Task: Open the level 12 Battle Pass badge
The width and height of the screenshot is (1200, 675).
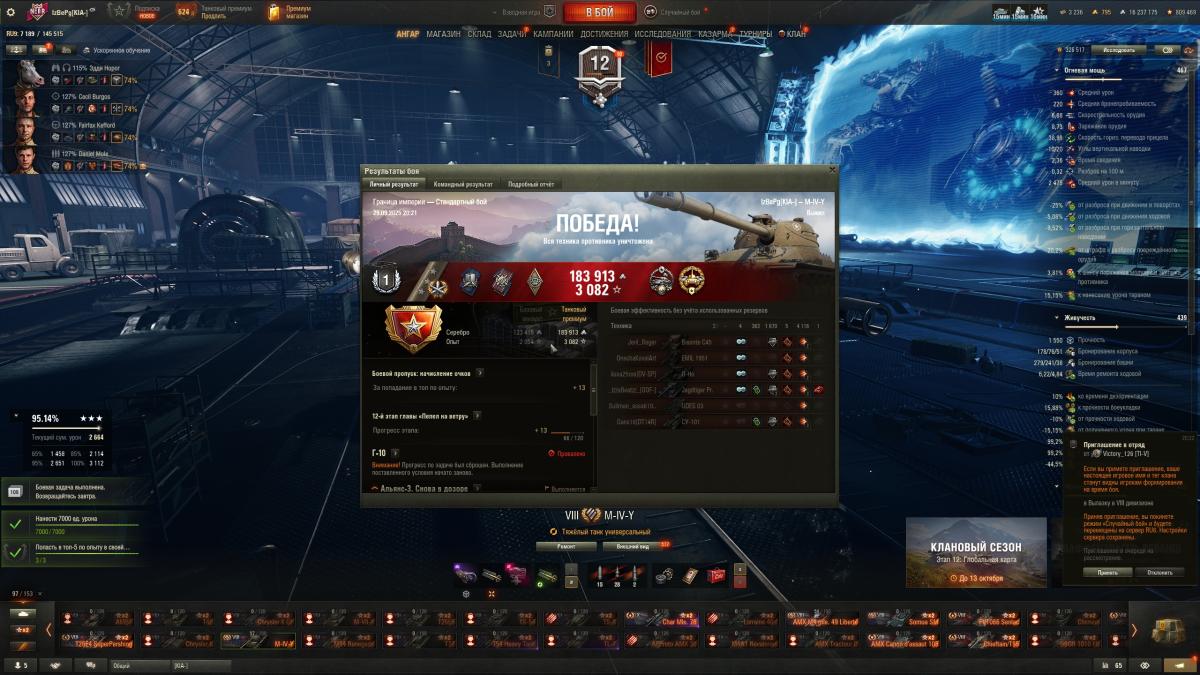Action: tap(600, 67)
